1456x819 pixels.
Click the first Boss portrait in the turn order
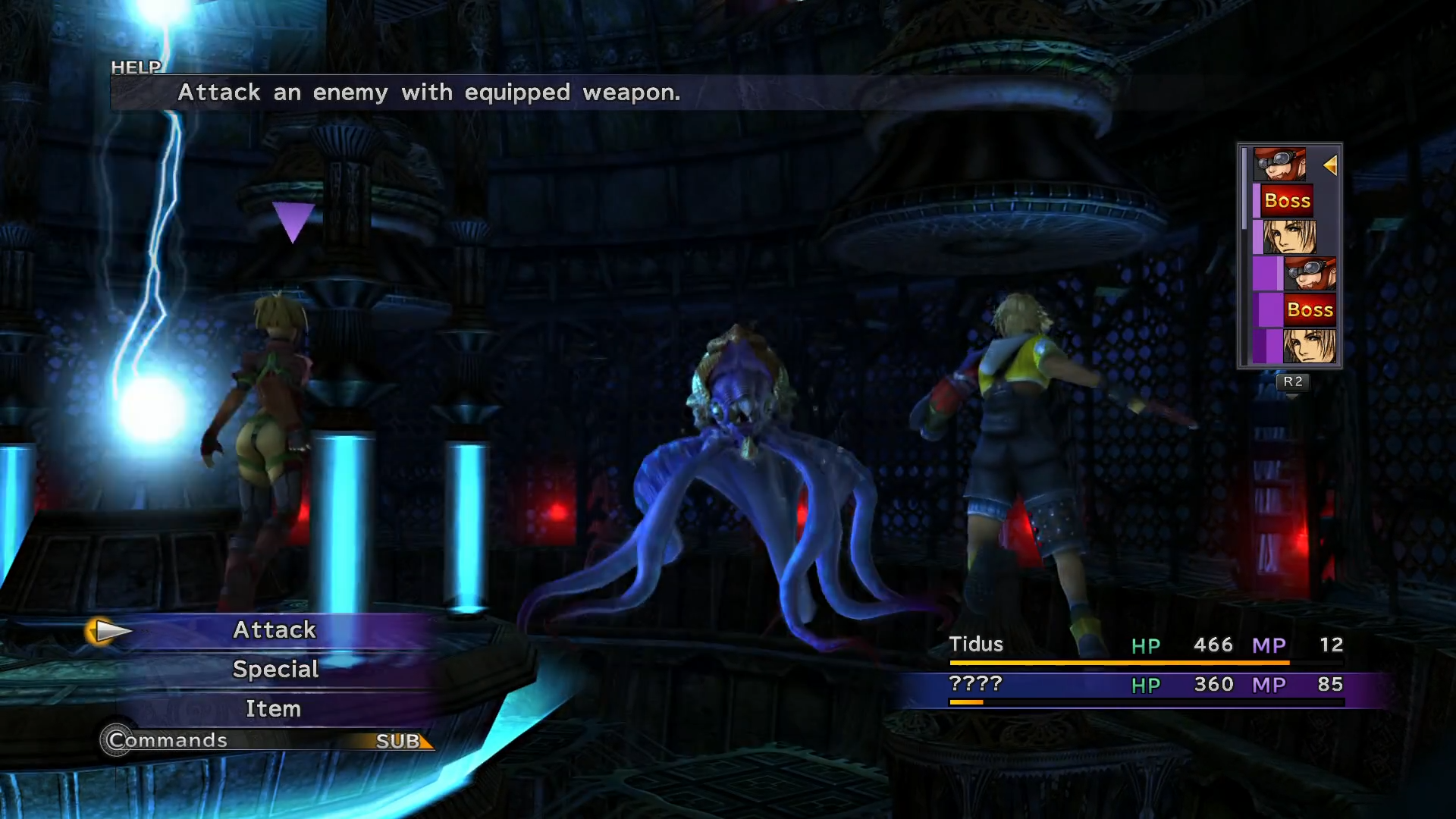click(1287, 200)
